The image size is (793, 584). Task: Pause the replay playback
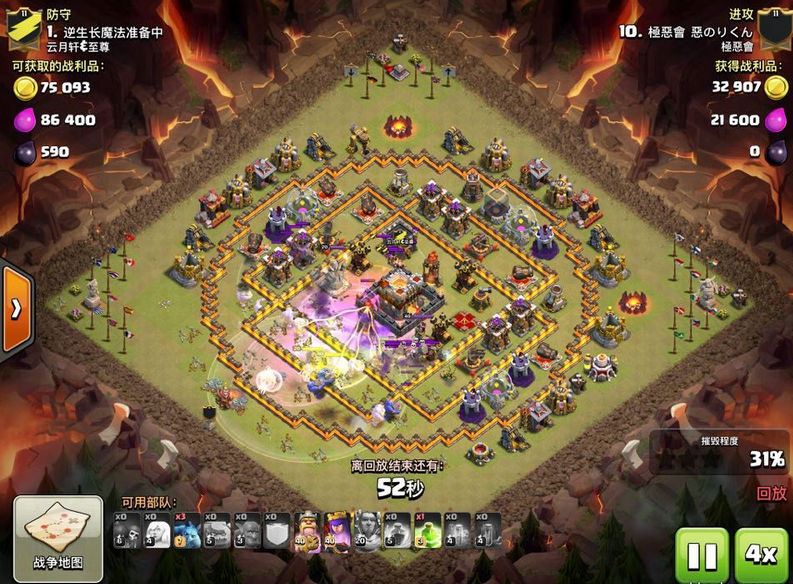click(701, 554)
